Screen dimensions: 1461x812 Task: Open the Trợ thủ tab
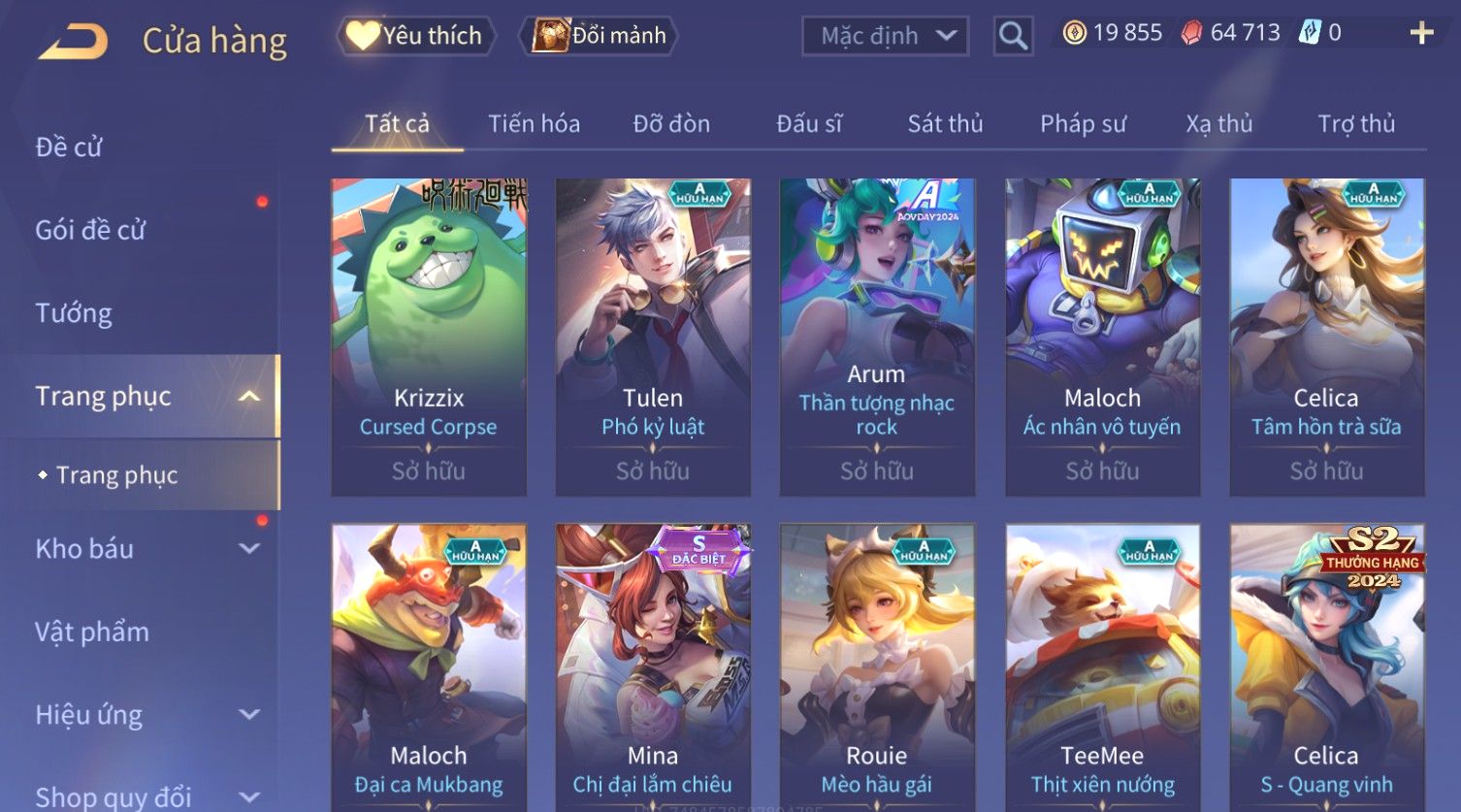(1355, 124)
